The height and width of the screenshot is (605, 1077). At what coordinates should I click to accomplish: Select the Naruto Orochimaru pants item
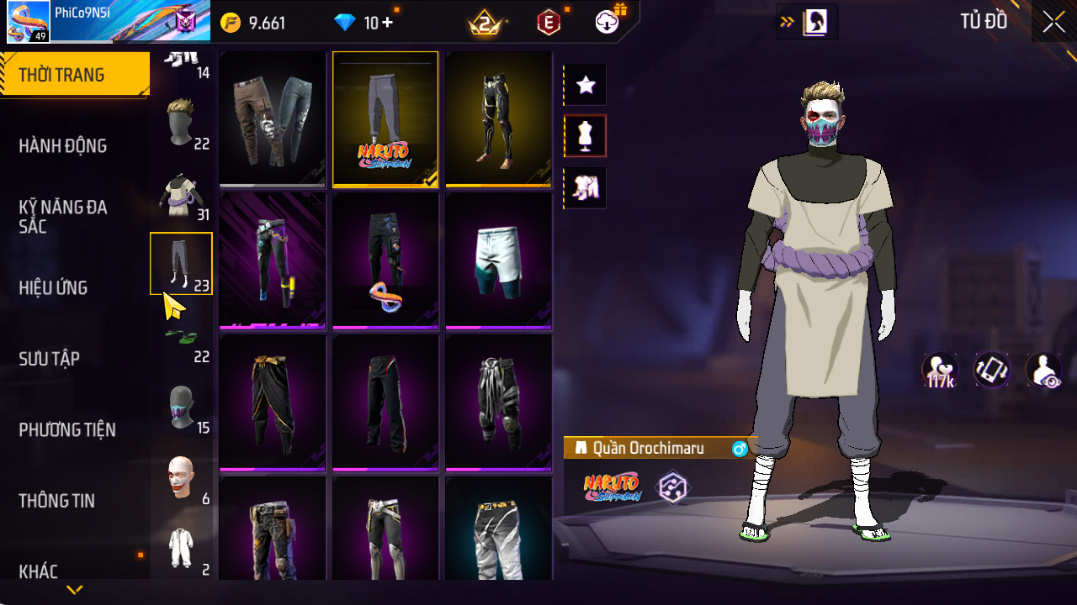pyautogui.click(x=385, y=118)
